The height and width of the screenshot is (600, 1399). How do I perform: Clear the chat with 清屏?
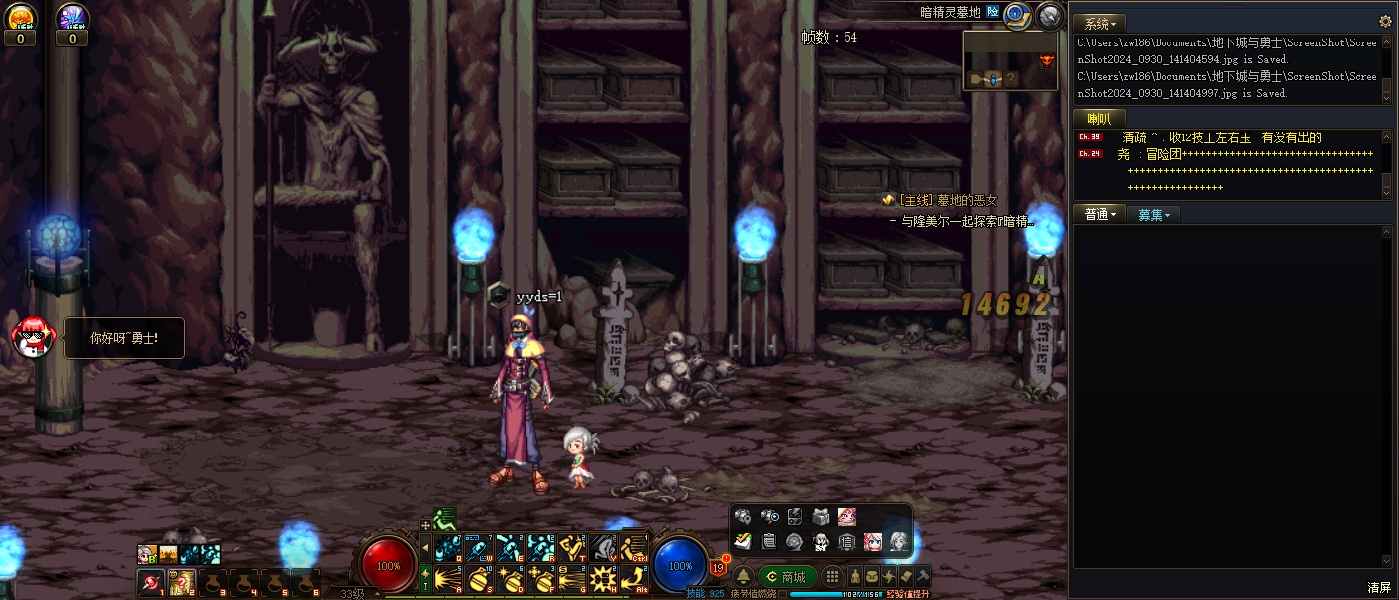click(1380, 587)
